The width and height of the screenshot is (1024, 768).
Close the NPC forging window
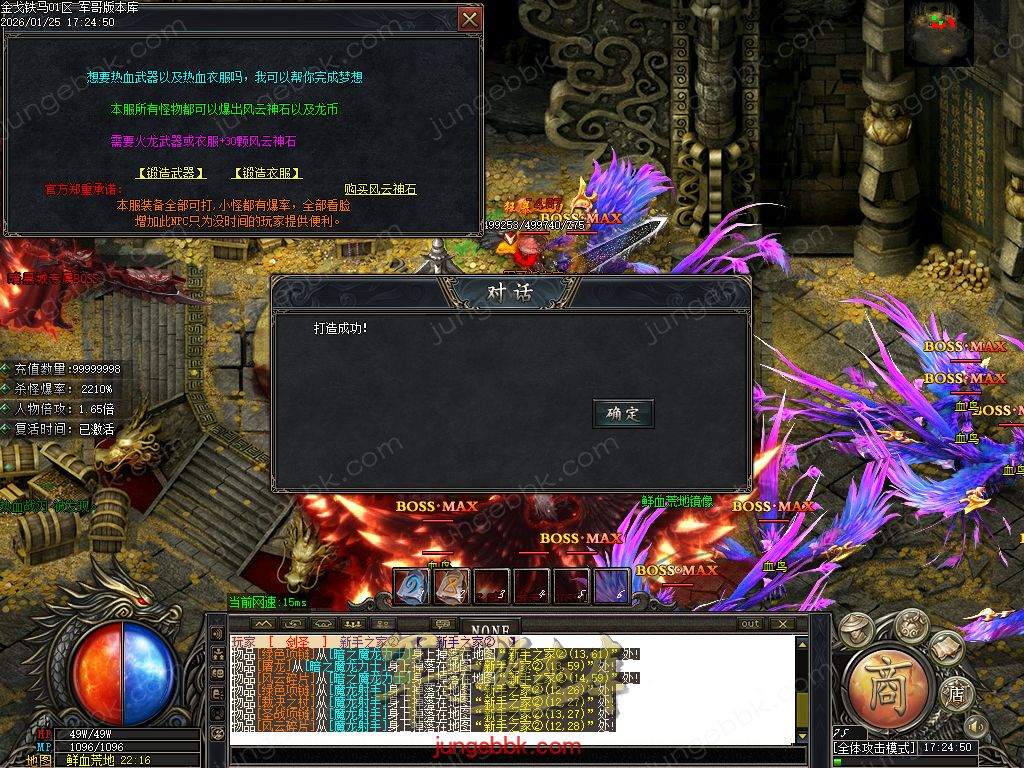[x=469, y=19]
